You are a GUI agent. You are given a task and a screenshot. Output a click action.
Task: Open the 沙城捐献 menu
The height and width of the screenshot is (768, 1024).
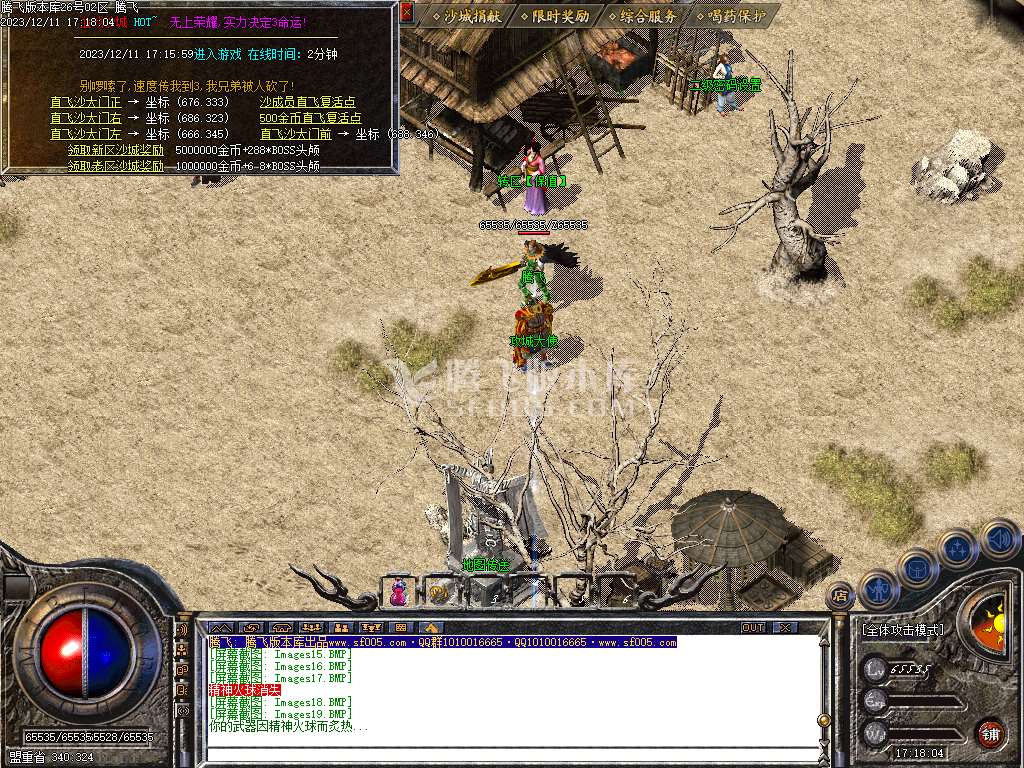(x=466, y=16)
